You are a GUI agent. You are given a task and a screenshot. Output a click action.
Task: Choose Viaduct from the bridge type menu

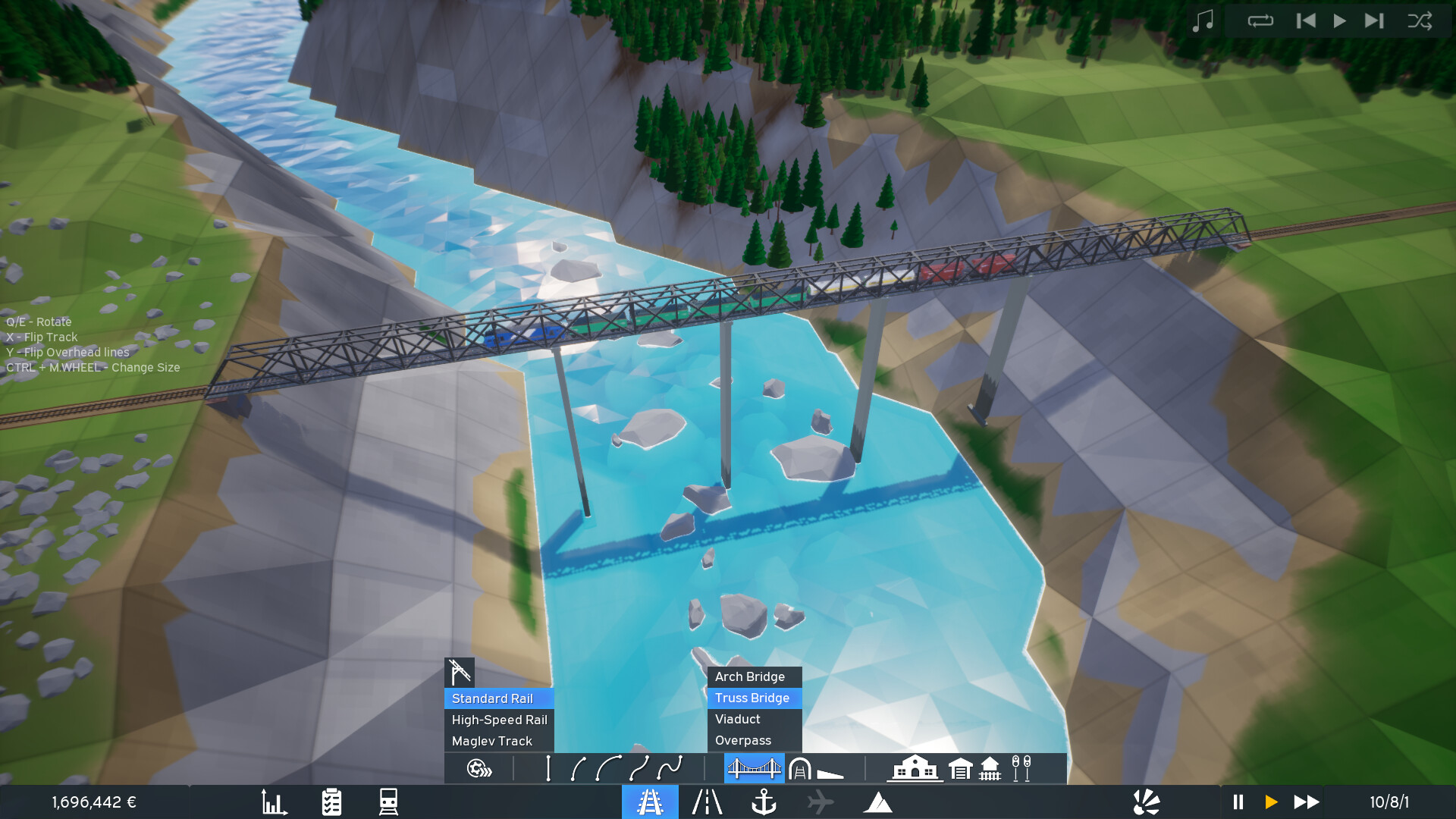point(736,719)
